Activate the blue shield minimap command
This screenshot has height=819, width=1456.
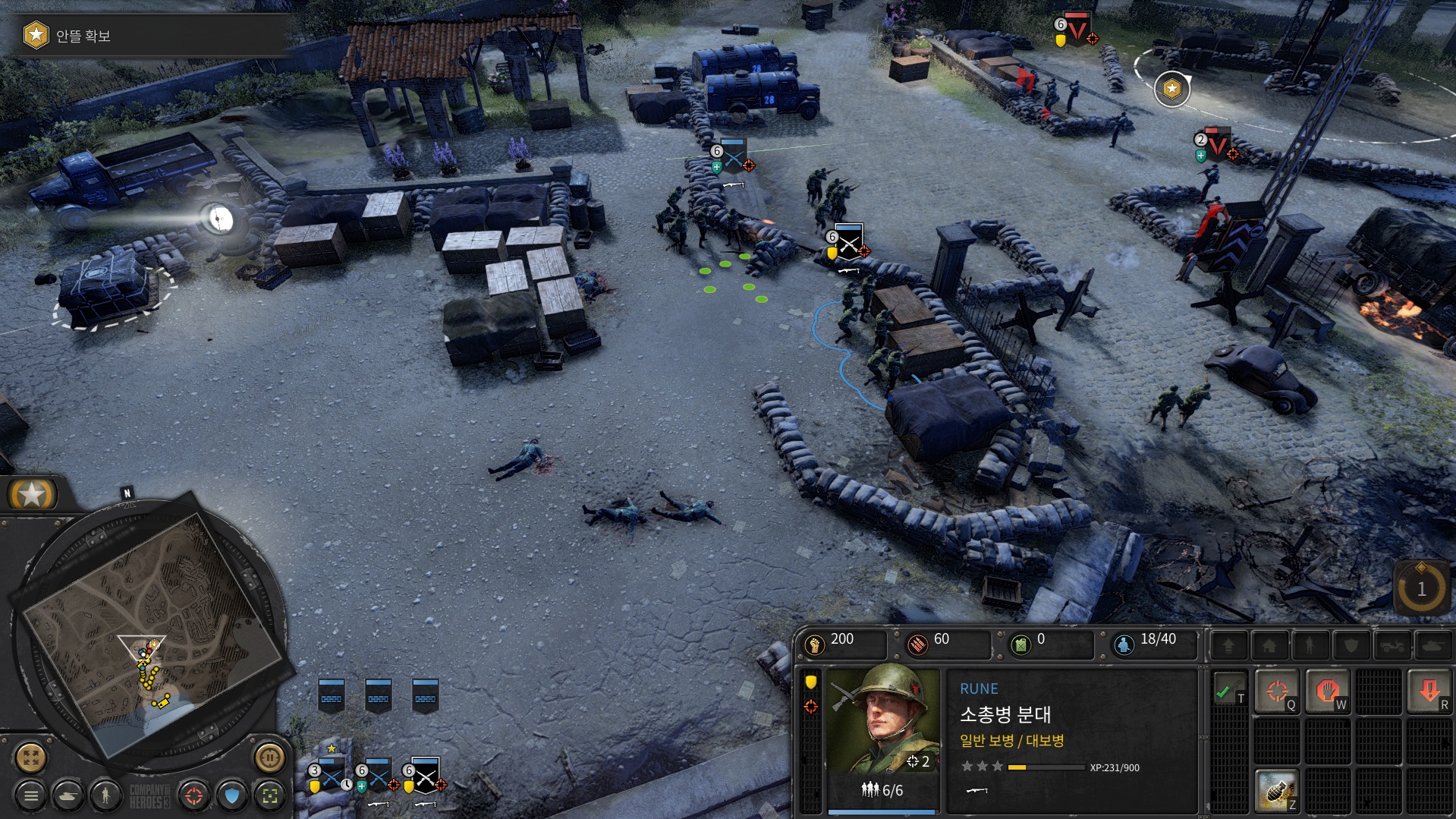click(232, 795)
